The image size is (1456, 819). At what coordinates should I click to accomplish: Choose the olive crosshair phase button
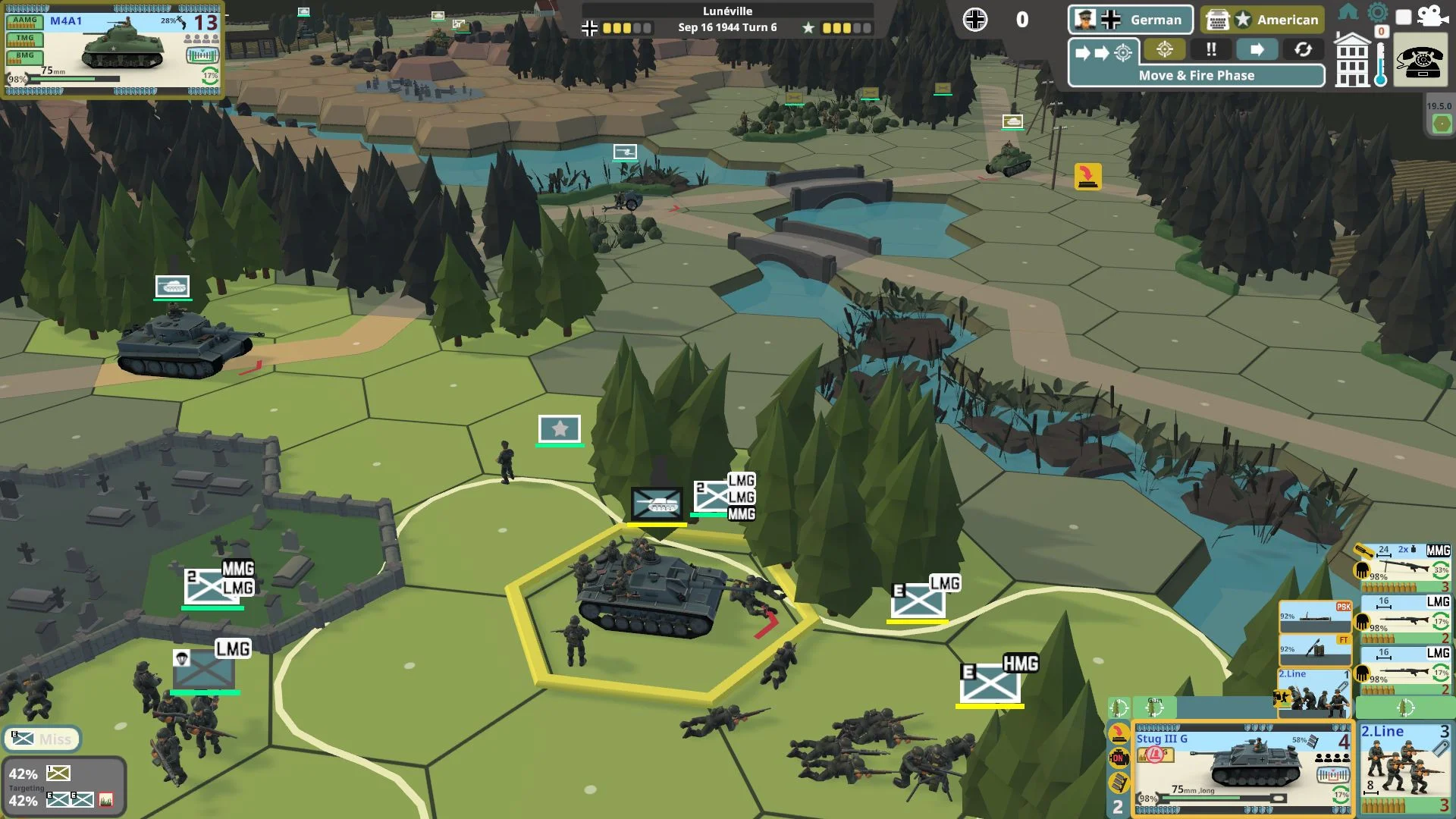(1165, 50)
